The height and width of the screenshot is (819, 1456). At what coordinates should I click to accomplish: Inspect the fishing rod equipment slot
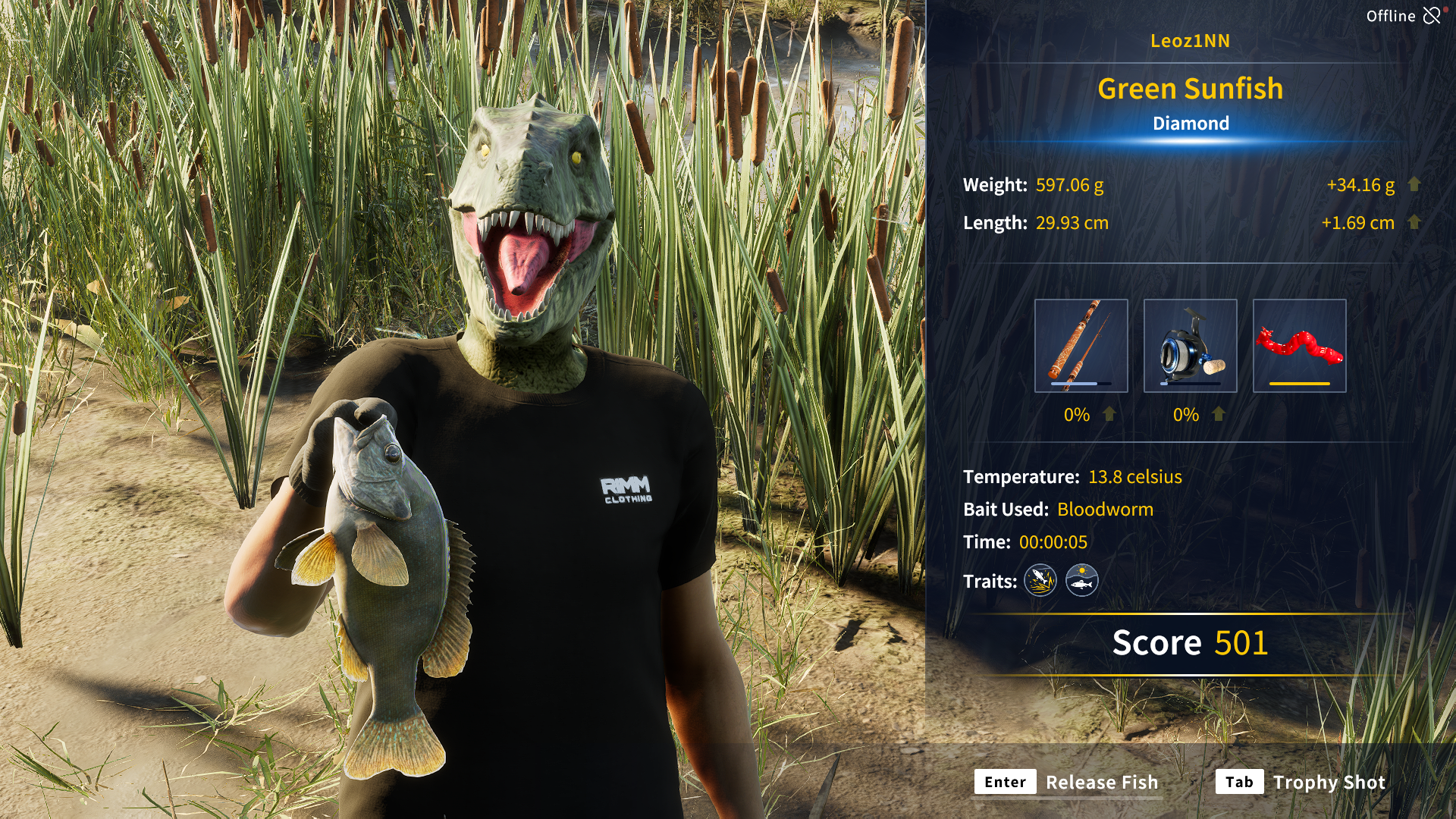point(1081,346)
